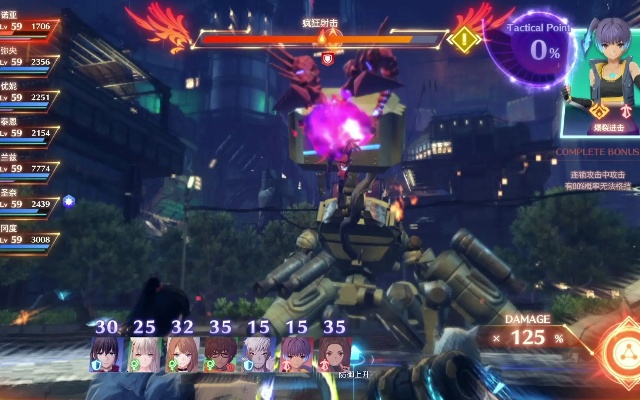
Task: Choose the white-haired cat-eared portrait with 25 TP
Action: click(x=145, y=354)
